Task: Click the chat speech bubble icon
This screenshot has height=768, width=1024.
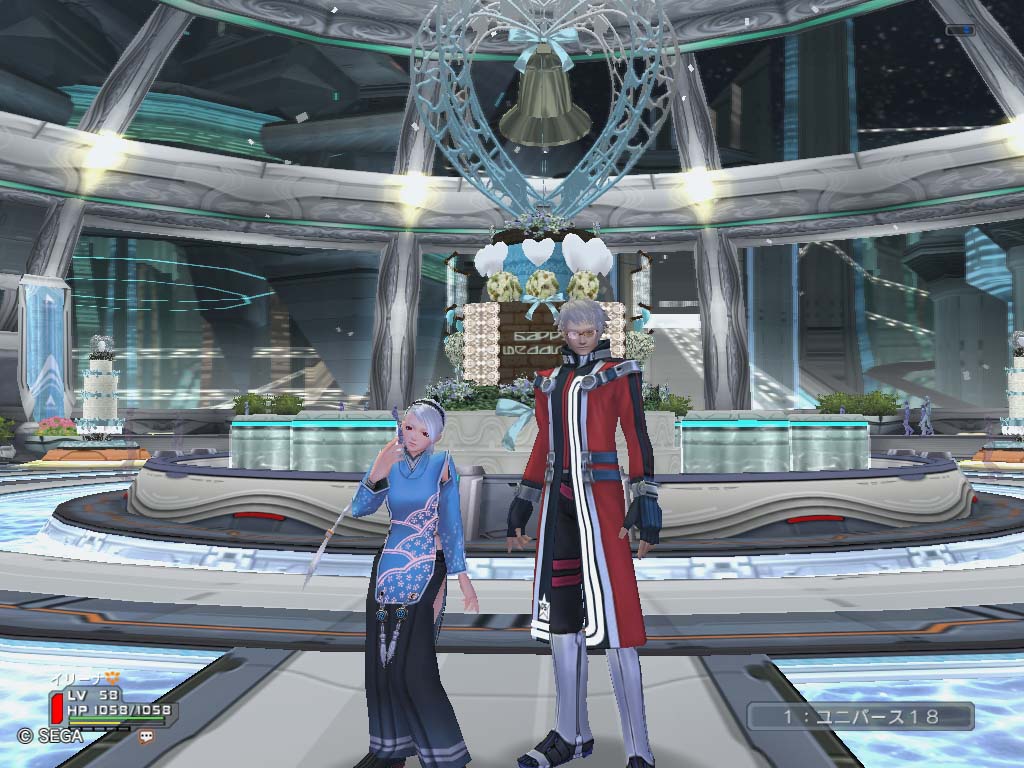Action: (x=148, y=735)
